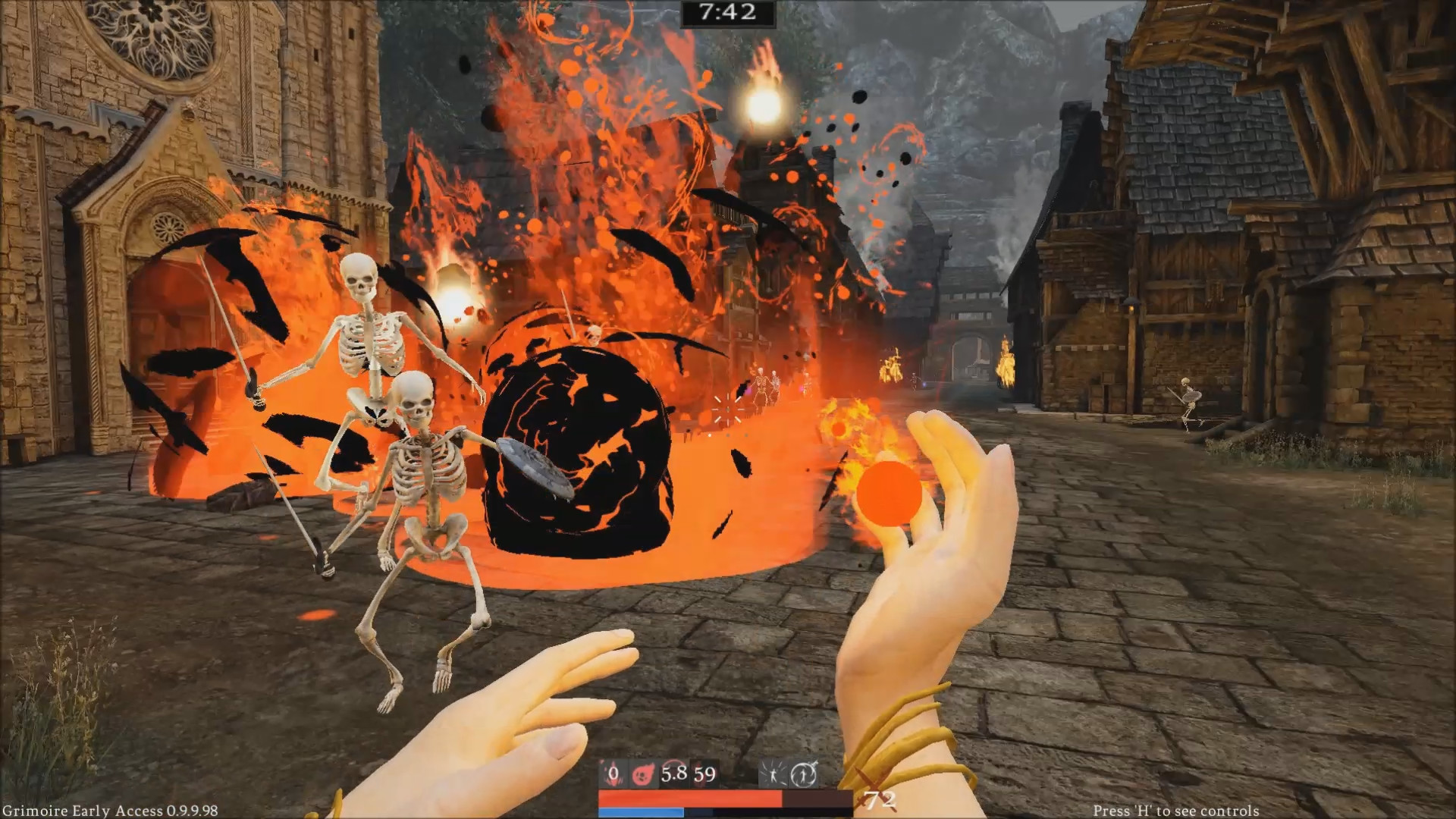Click the crosshair at screen center
This screenshot has height=819, width=1456.
728,409
